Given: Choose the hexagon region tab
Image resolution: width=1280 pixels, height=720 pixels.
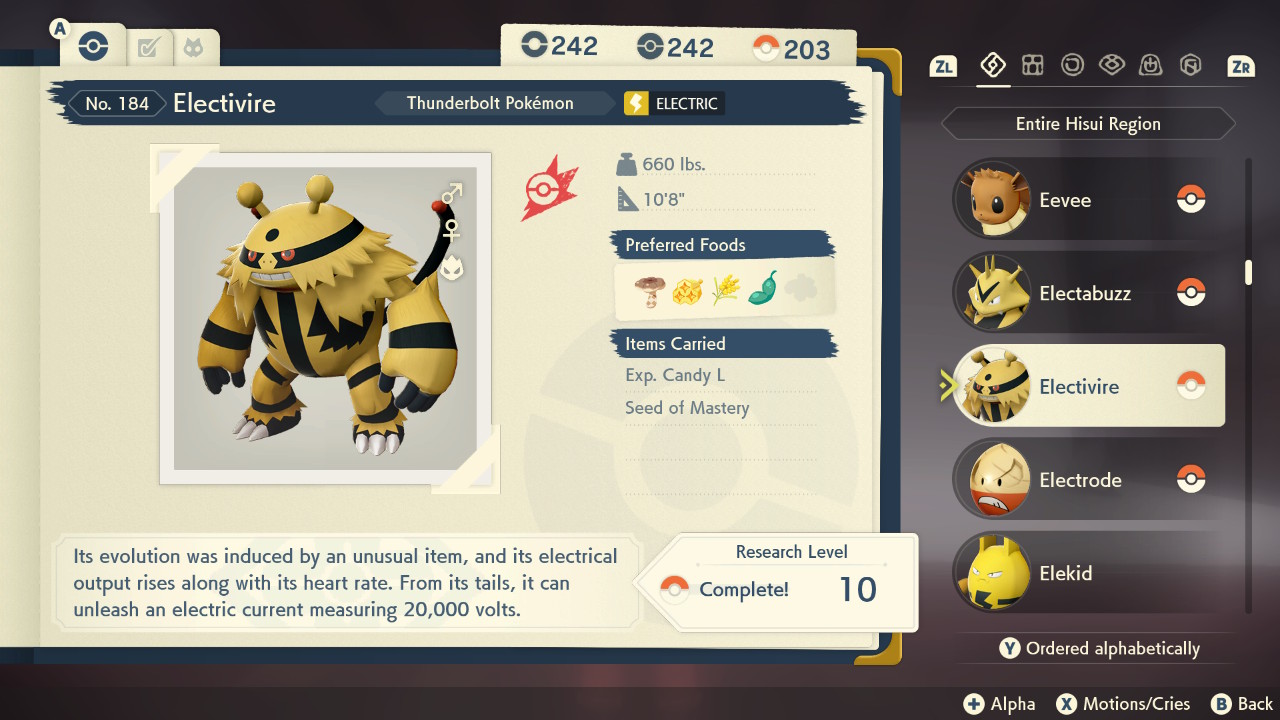Looking at the screenshot, I should [1190, 66].
